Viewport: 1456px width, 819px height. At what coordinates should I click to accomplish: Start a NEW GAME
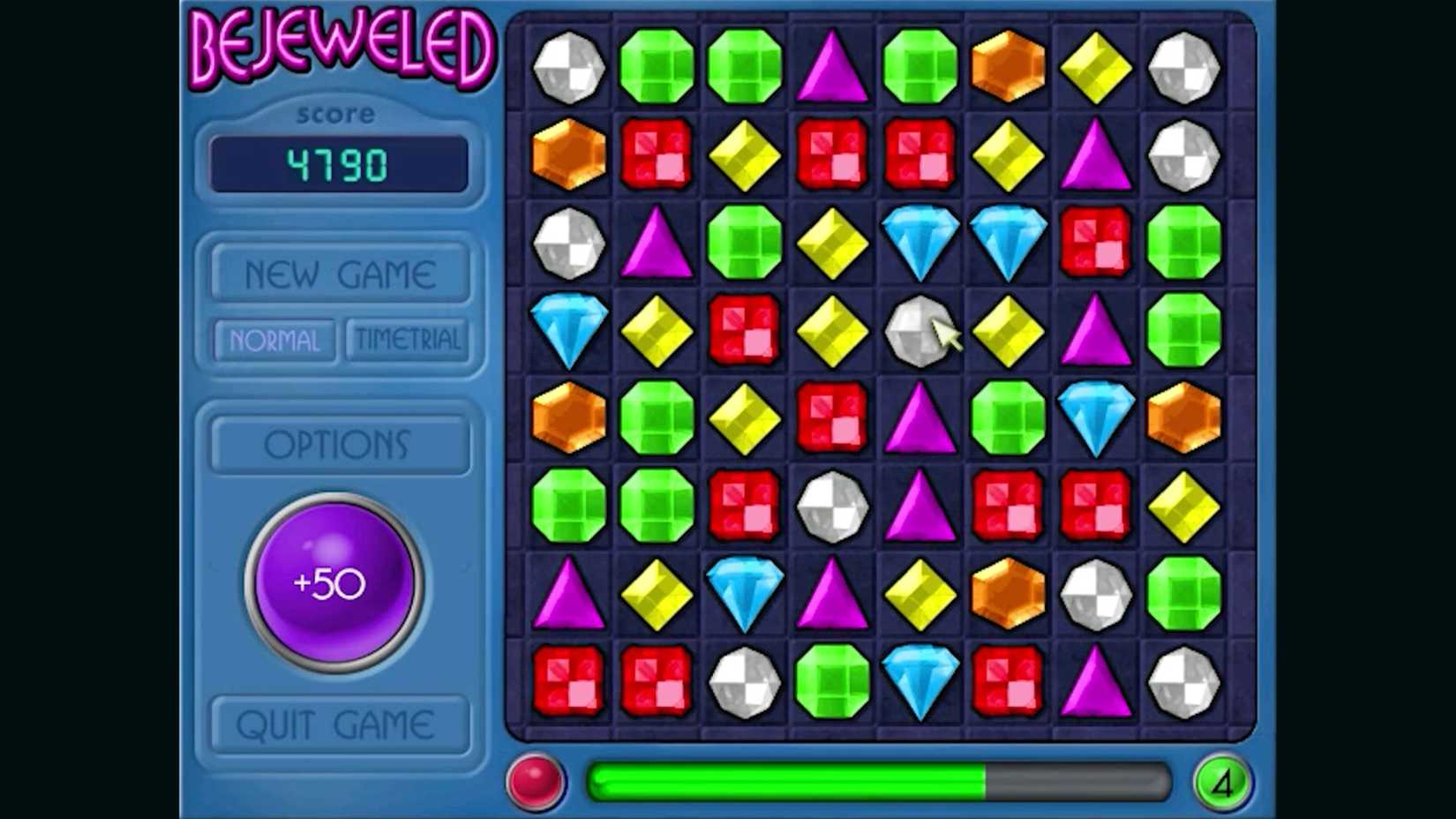[338, 272]
